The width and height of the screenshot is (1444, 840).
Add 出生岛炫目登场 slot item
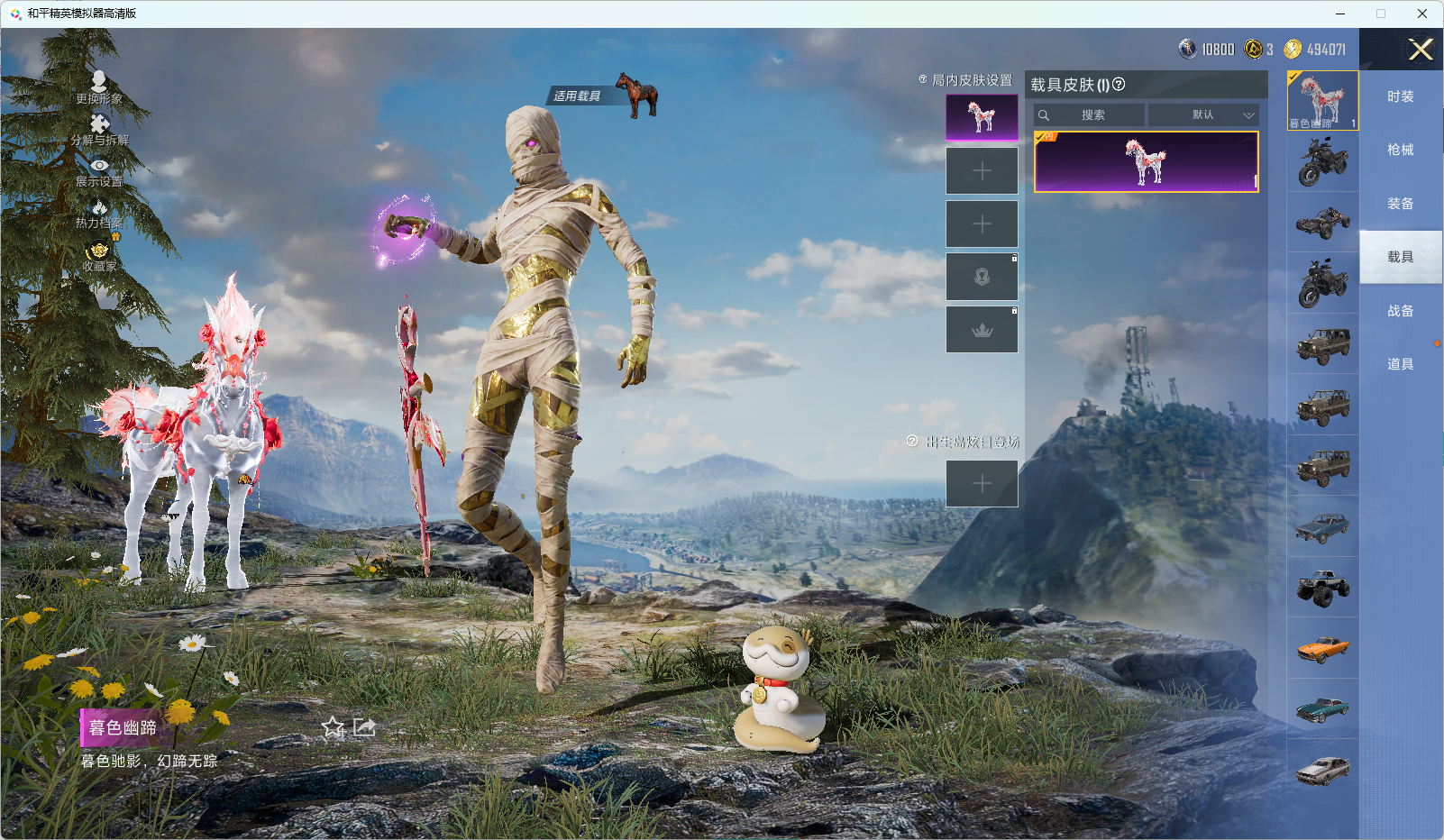(982, 484)
